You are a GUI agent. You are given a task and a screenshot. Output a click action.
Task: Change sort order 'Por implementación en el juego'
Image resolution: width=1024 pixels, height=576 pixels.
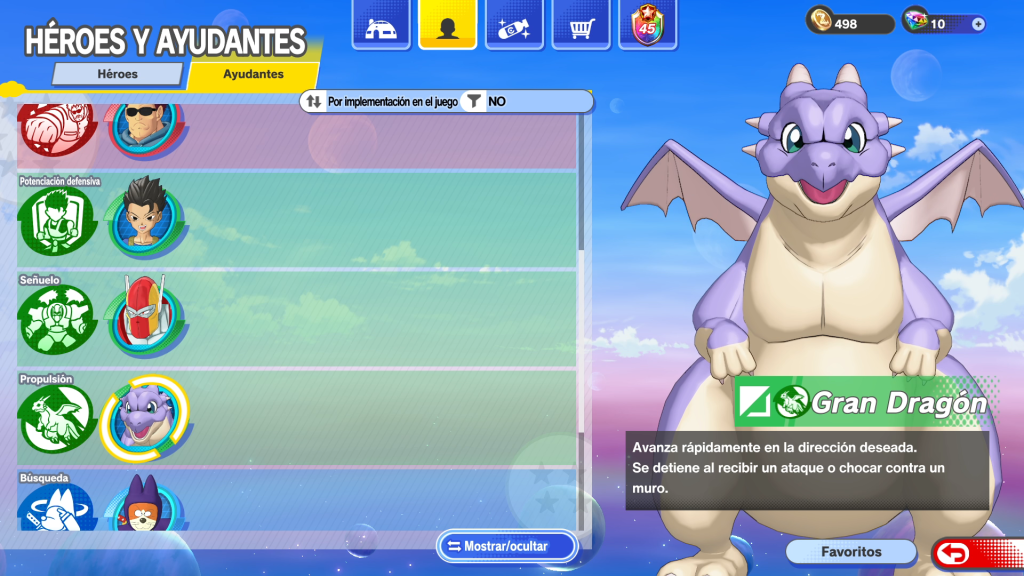pyautogui.click(x=382, y=101)
